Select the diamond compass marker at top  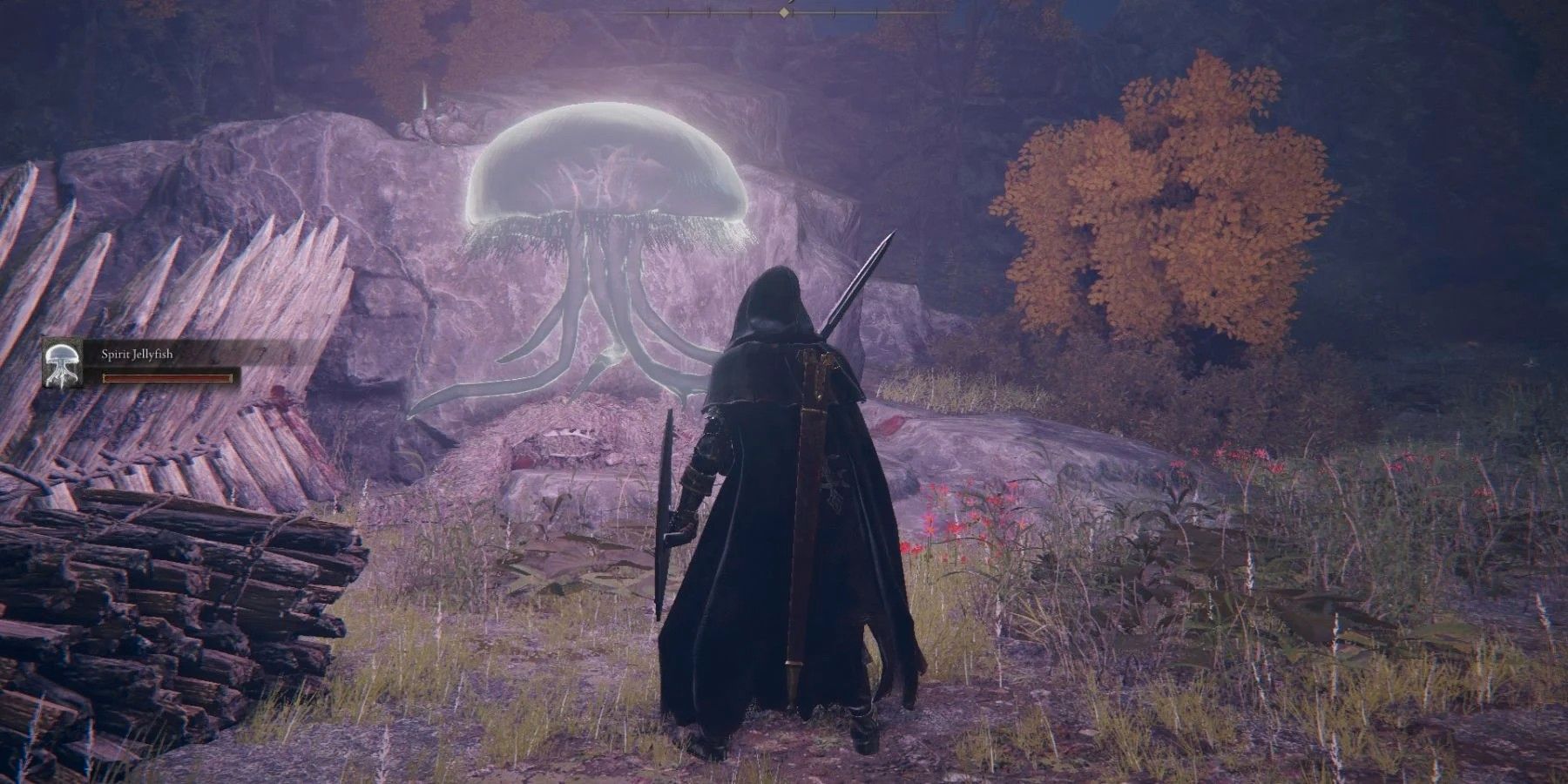[x=784, y=11]
